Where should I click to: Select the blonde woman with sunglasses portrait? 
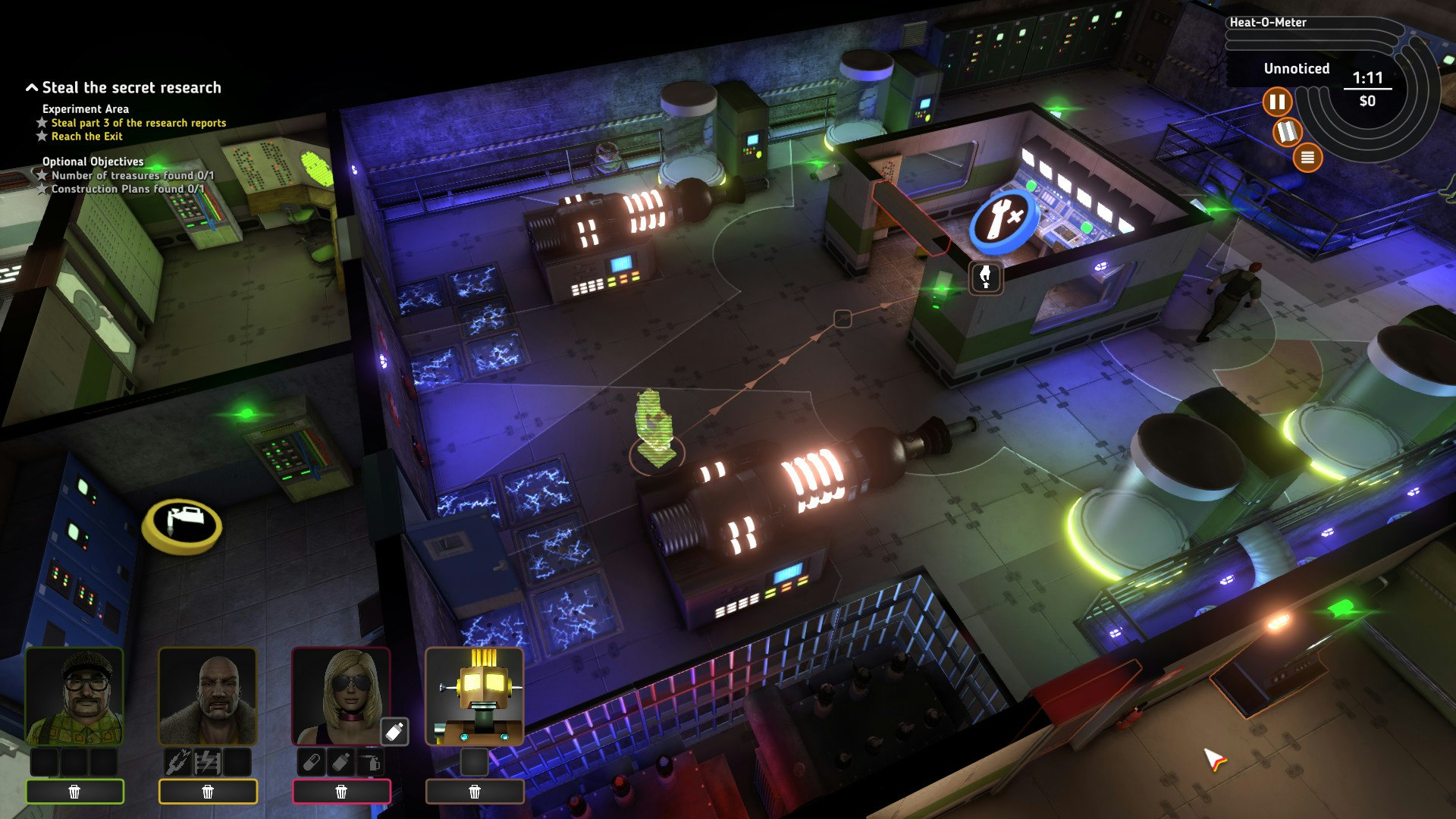[x=340, y=697]
